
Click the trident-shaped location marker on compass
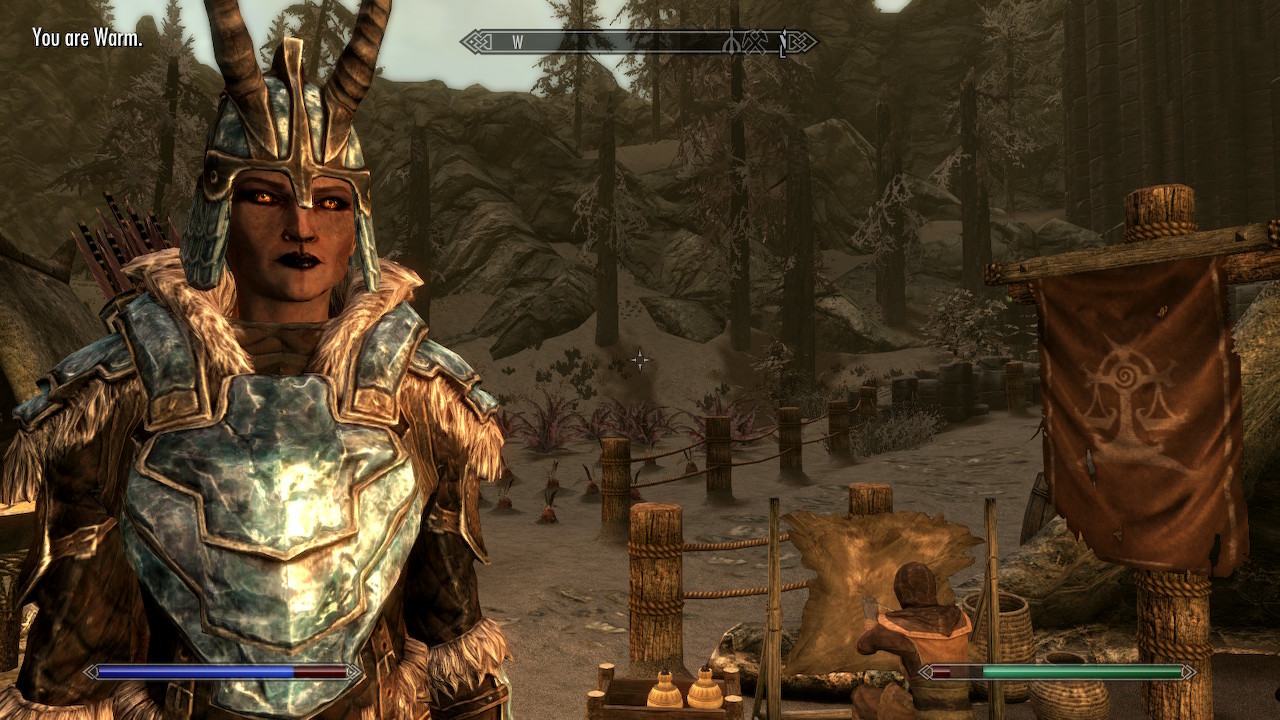[x=733, y=42]
